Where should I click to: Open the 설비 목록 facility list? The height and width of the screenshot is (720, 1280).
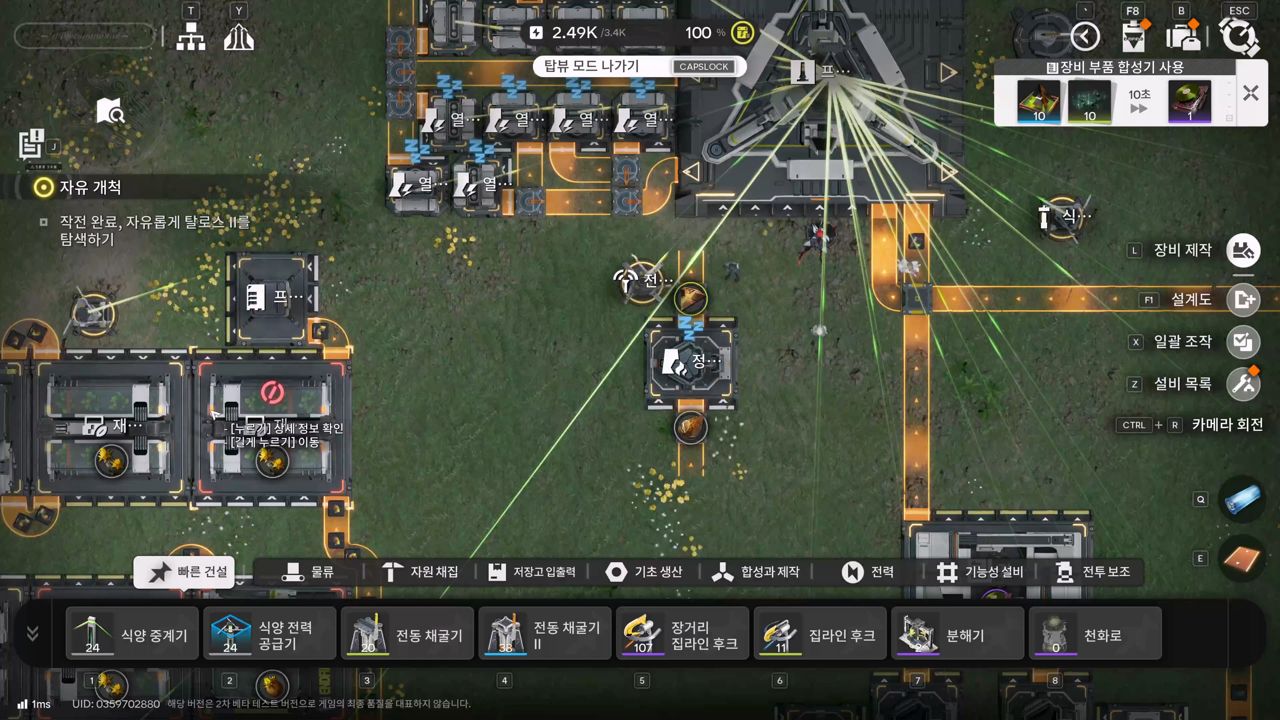click(1243, 383)
